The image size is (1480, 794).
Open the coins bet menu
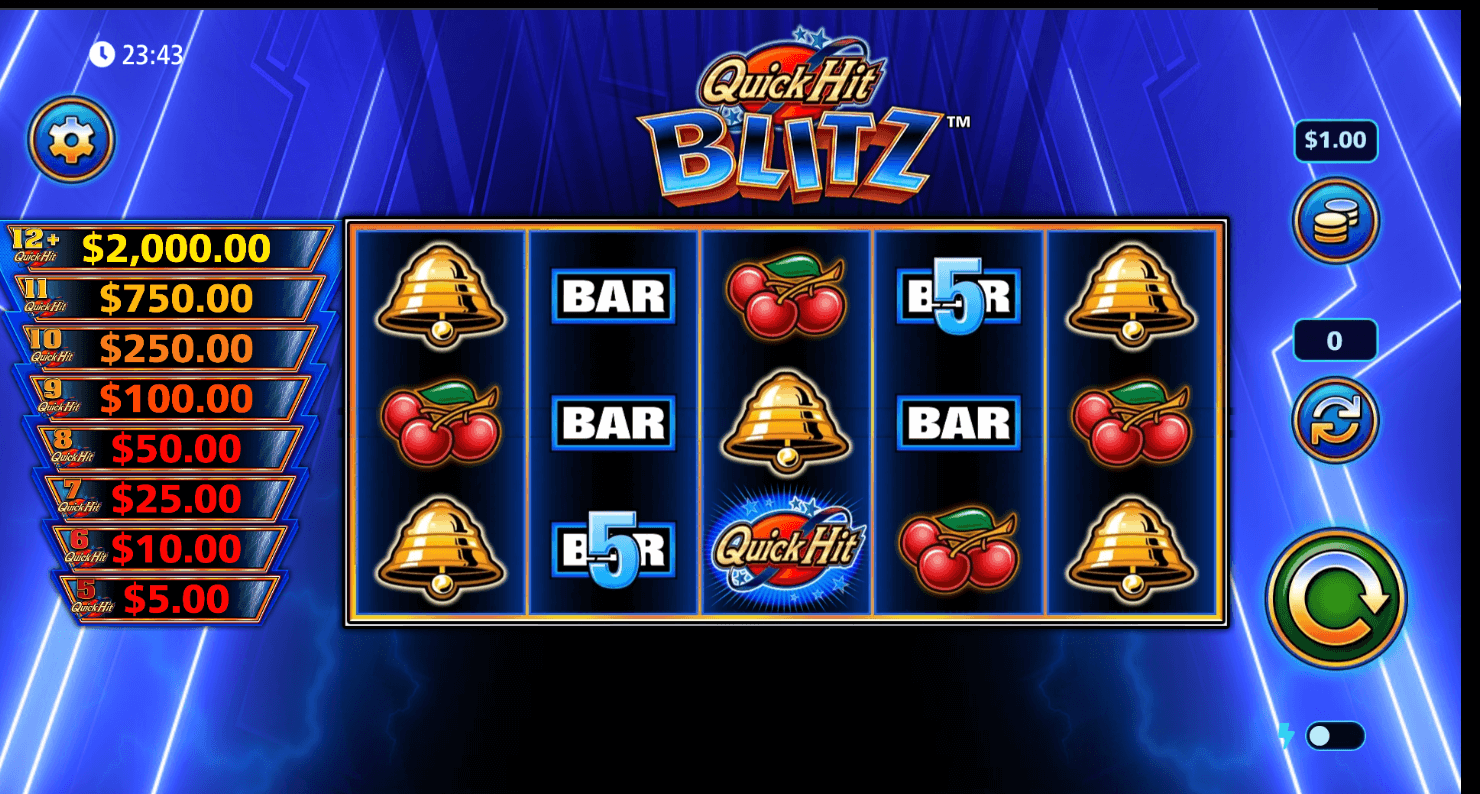(1336, 221)
